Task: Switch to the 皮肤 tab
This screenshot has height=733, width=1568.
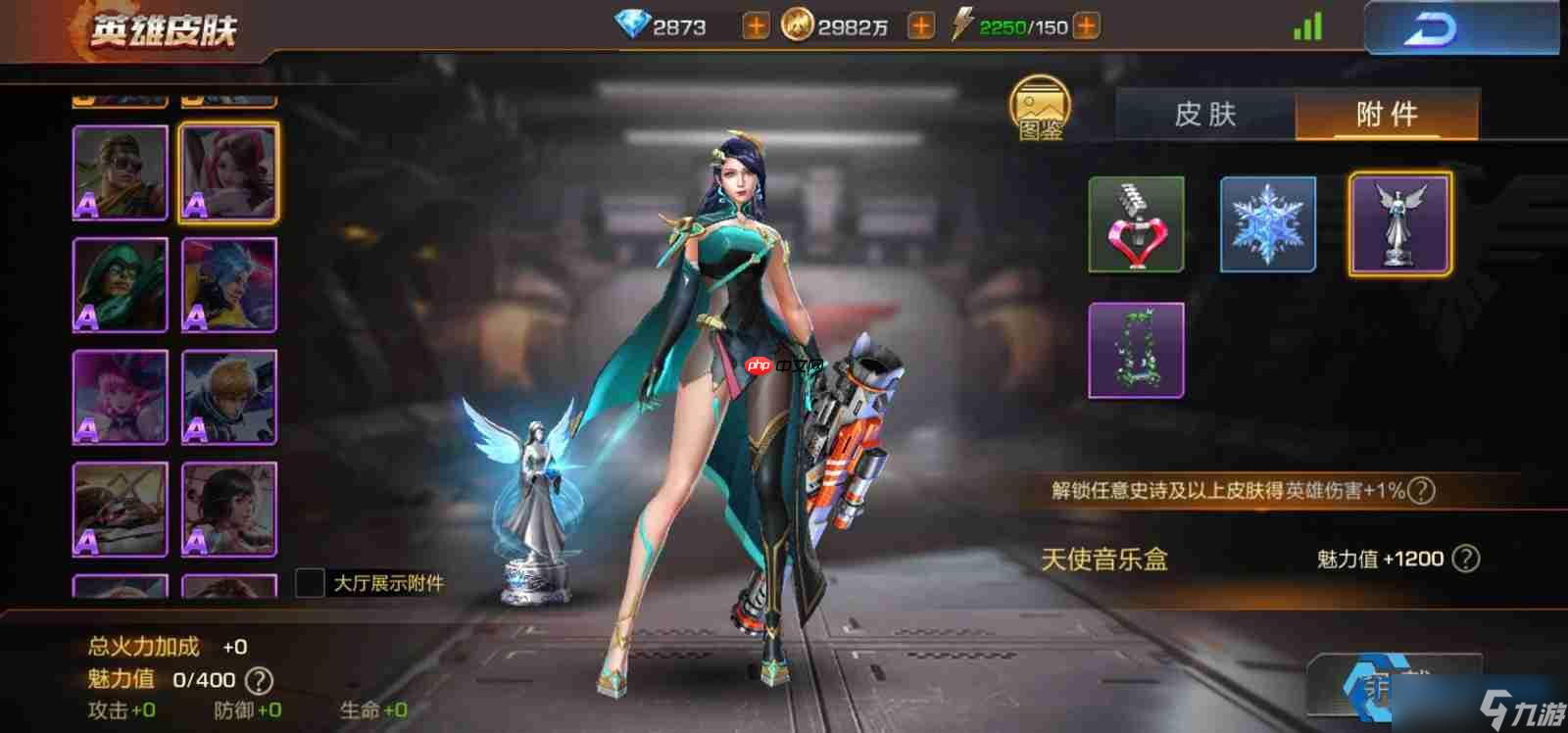Action: tap(1207, 114)
